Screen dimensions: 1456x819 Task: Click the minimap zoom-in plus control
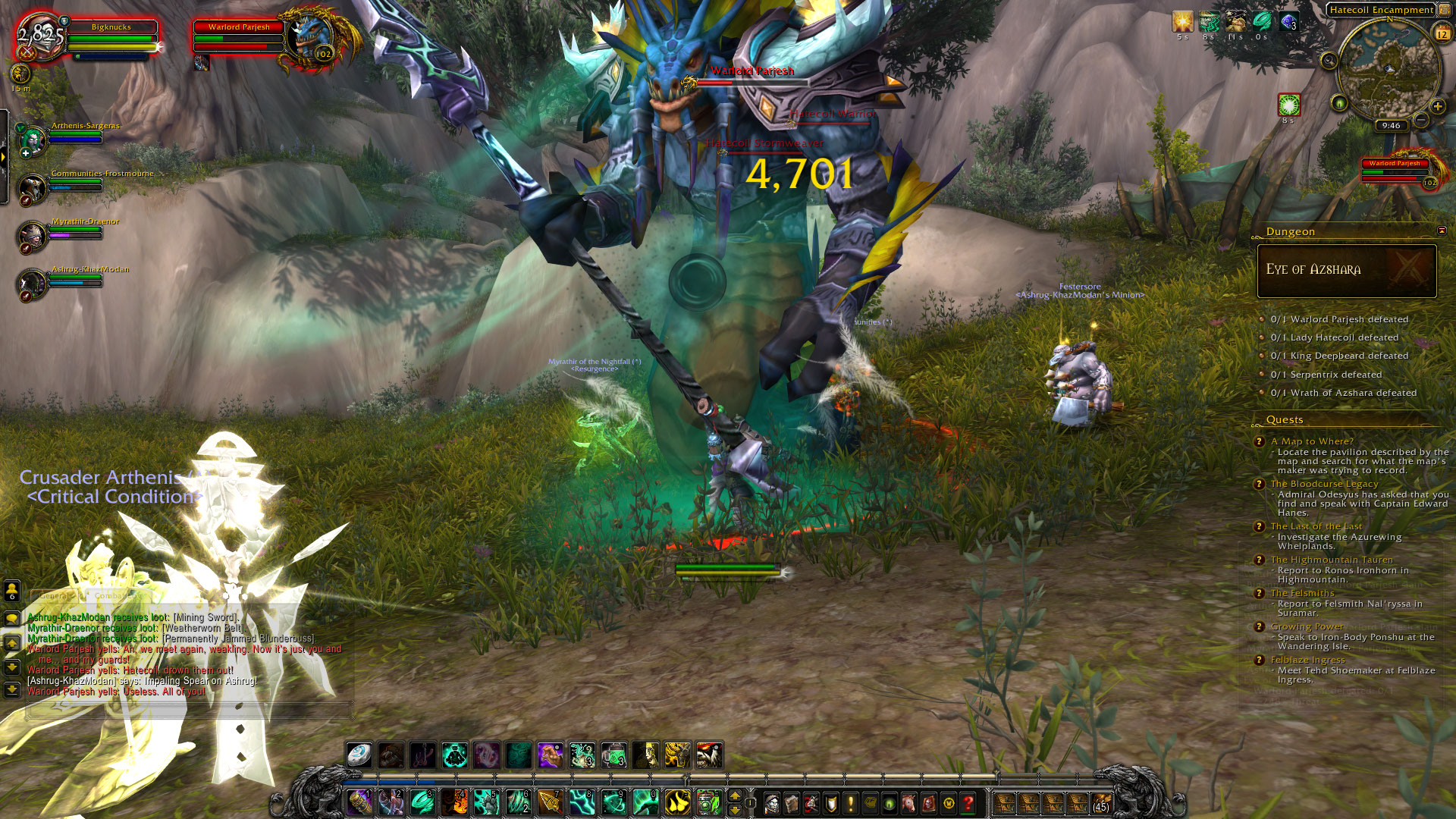(1437, 106)
